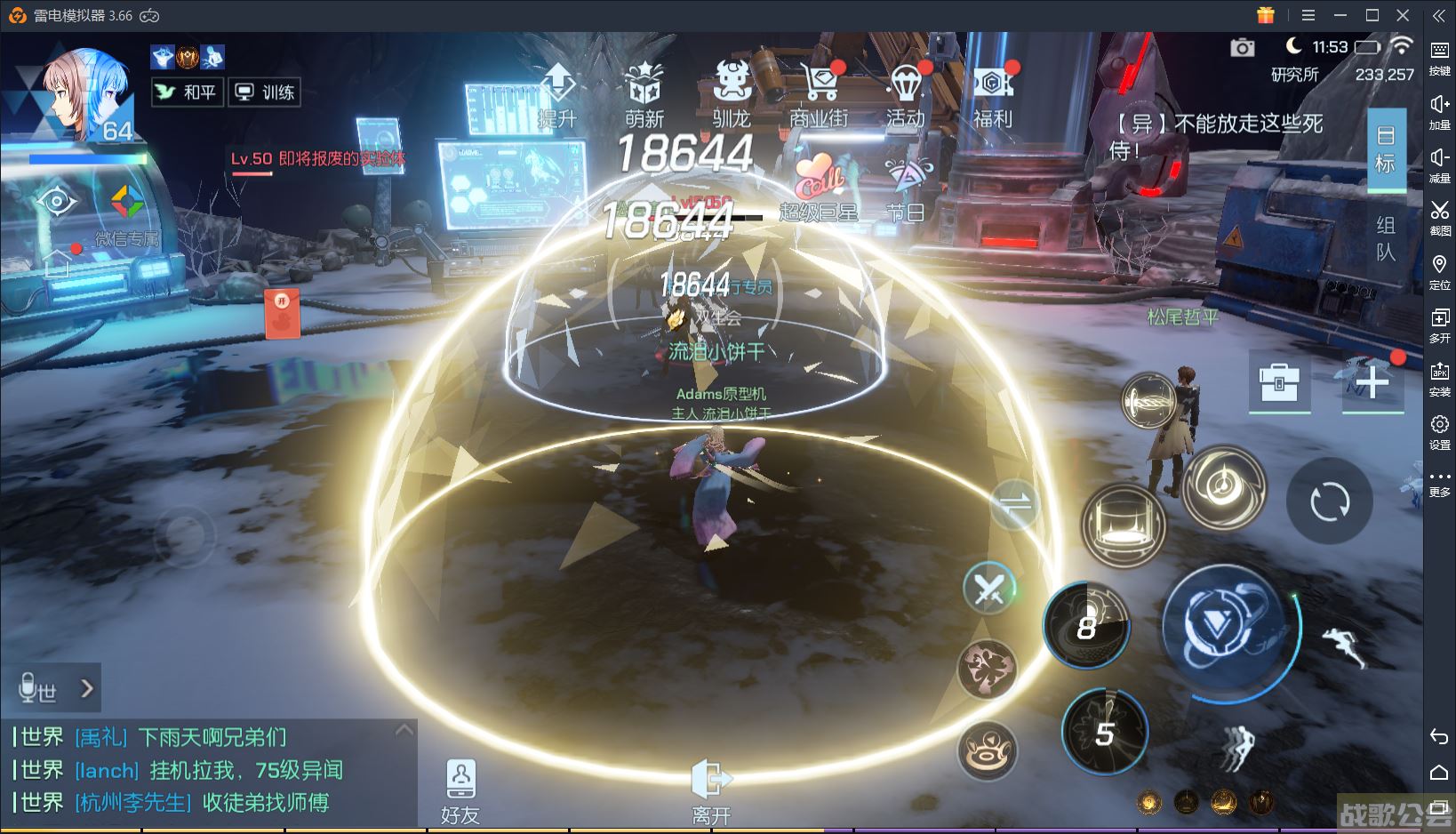The image size is (1456, 834).
Task: Toggle the 和平 peace mode button
Action: pyautogui.click(x=187, y=92)
